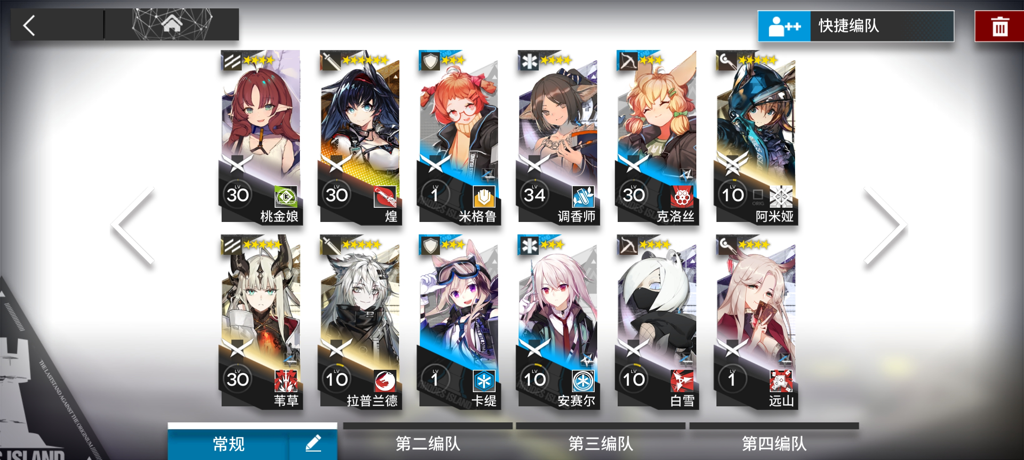Select operator card 克洛丝
The image size is (1024, 460).
[656, 138]
